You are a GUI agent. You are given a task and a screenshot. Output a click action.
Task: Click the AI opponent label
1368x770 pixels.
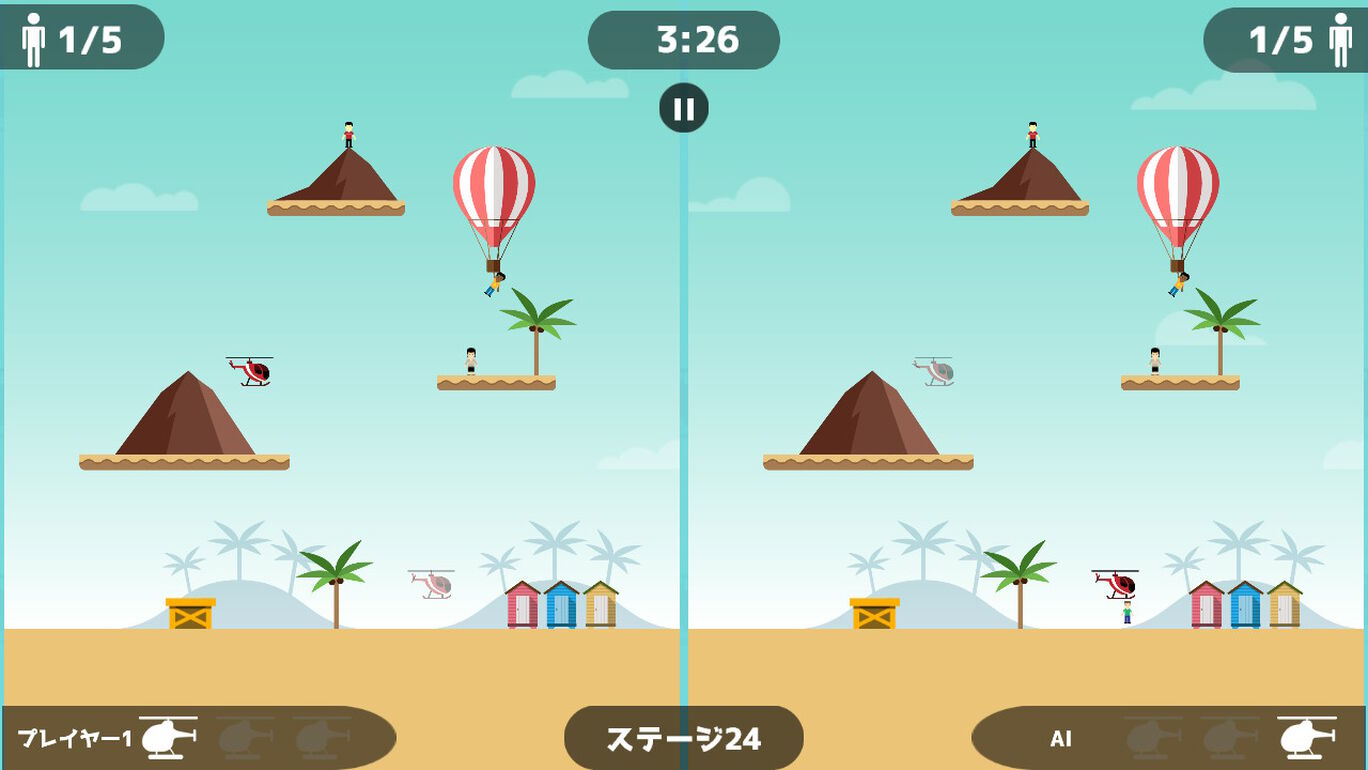1060,740
